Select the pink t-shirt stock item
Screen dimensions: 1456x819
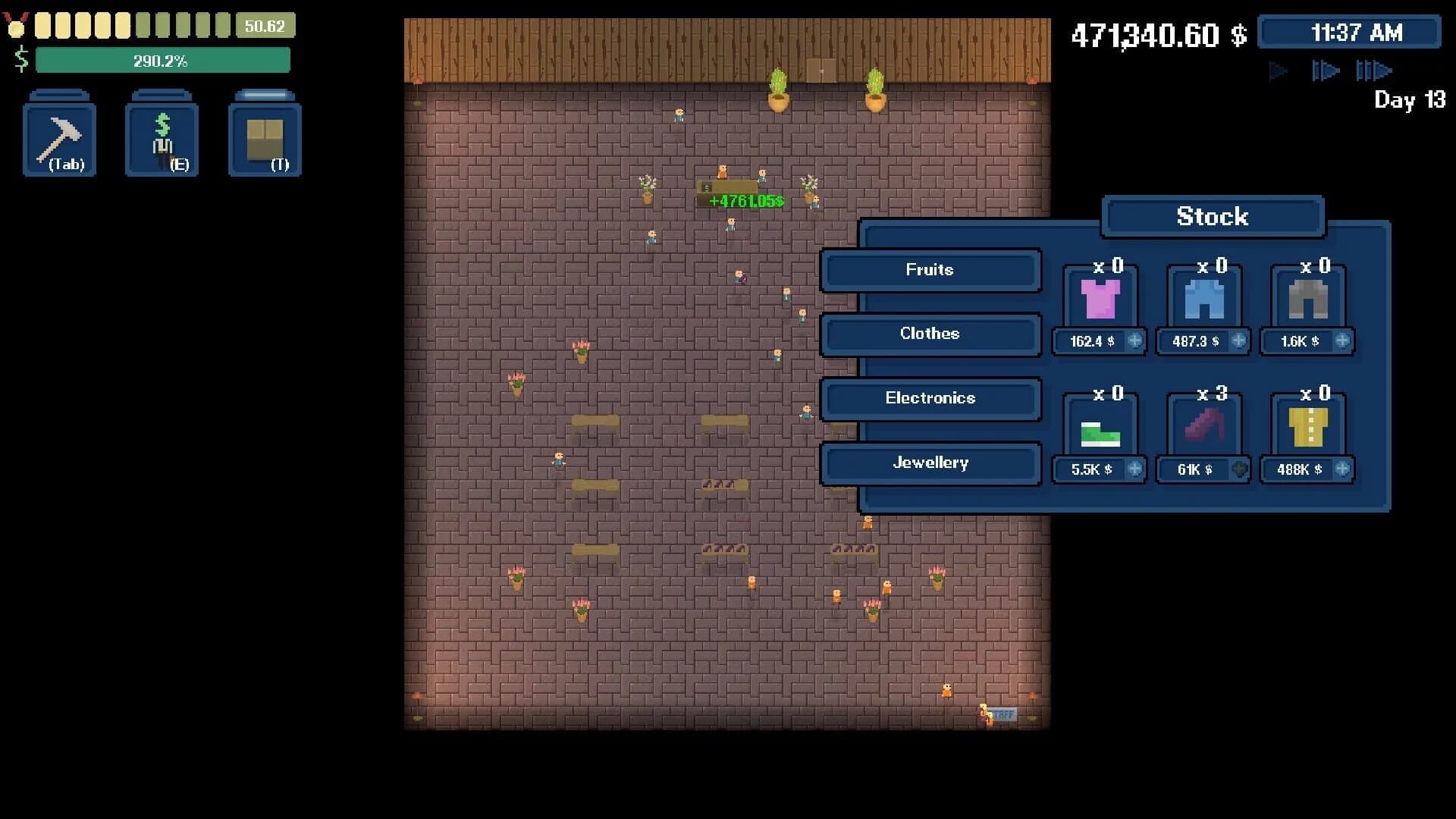[x=1099, y=300]
